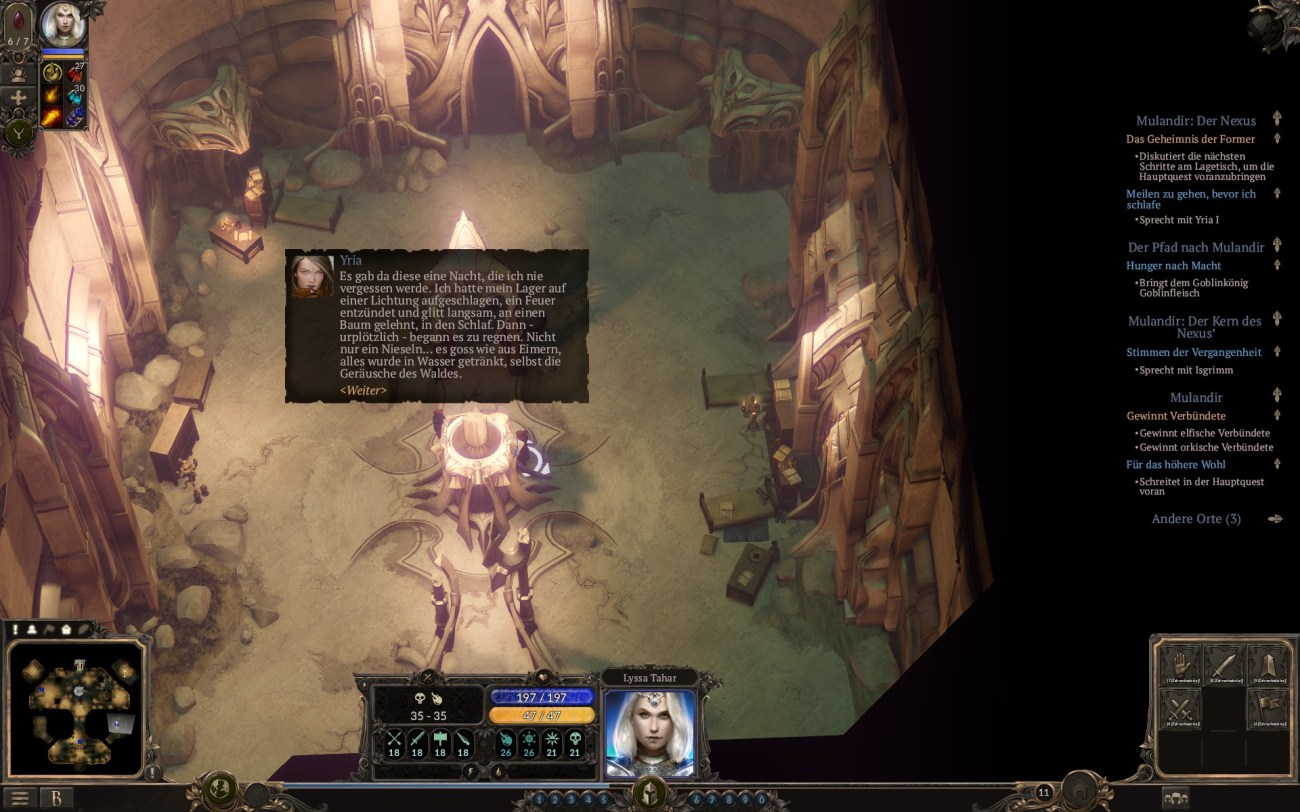Viewport: 1300px width, 812px height.
Task: Activate the crossed swords command
Action: click(x=1181, y=709)
